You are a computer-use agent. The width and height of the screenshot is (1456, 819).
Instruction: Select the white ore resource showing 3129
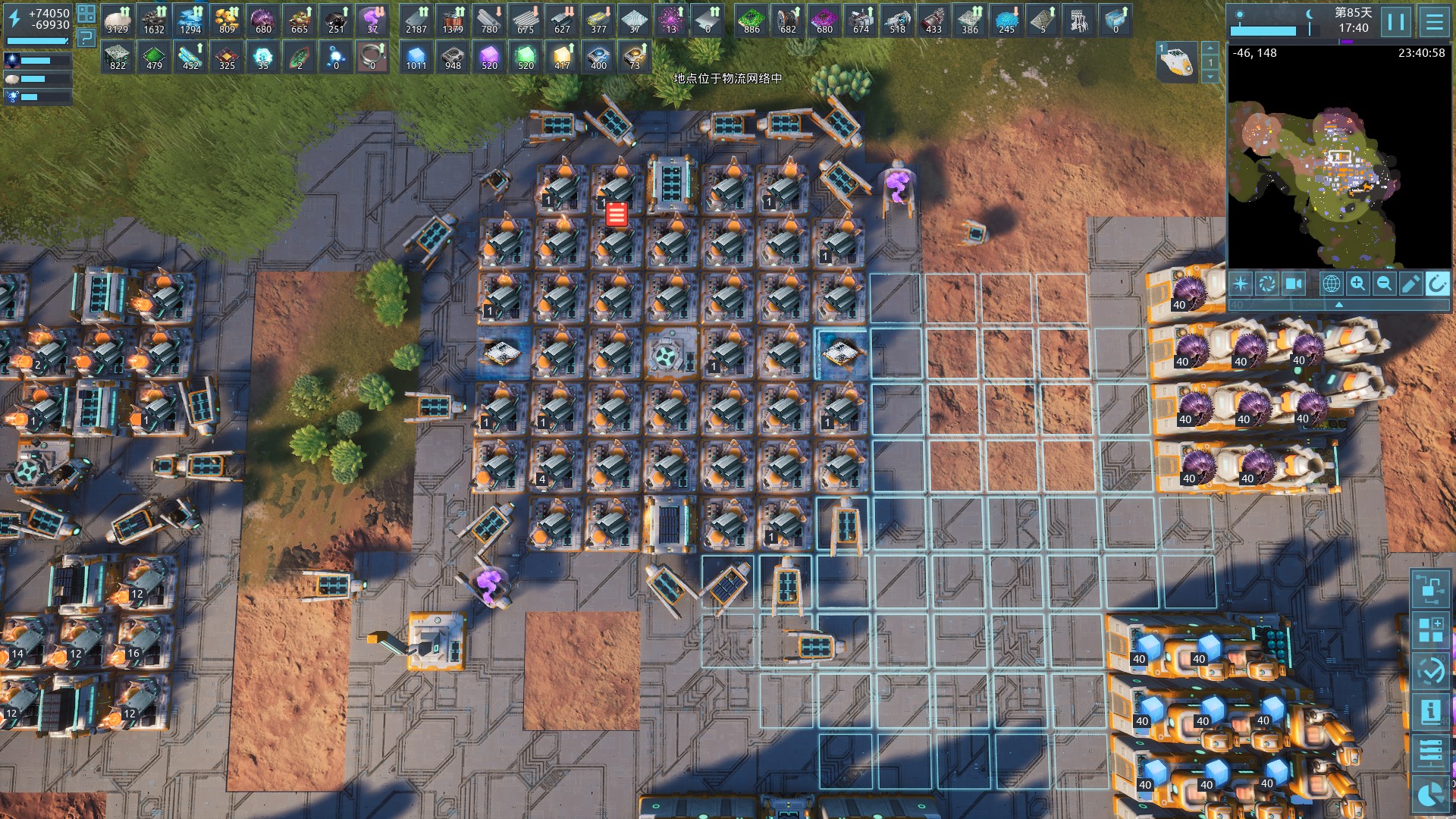point(118,20)
